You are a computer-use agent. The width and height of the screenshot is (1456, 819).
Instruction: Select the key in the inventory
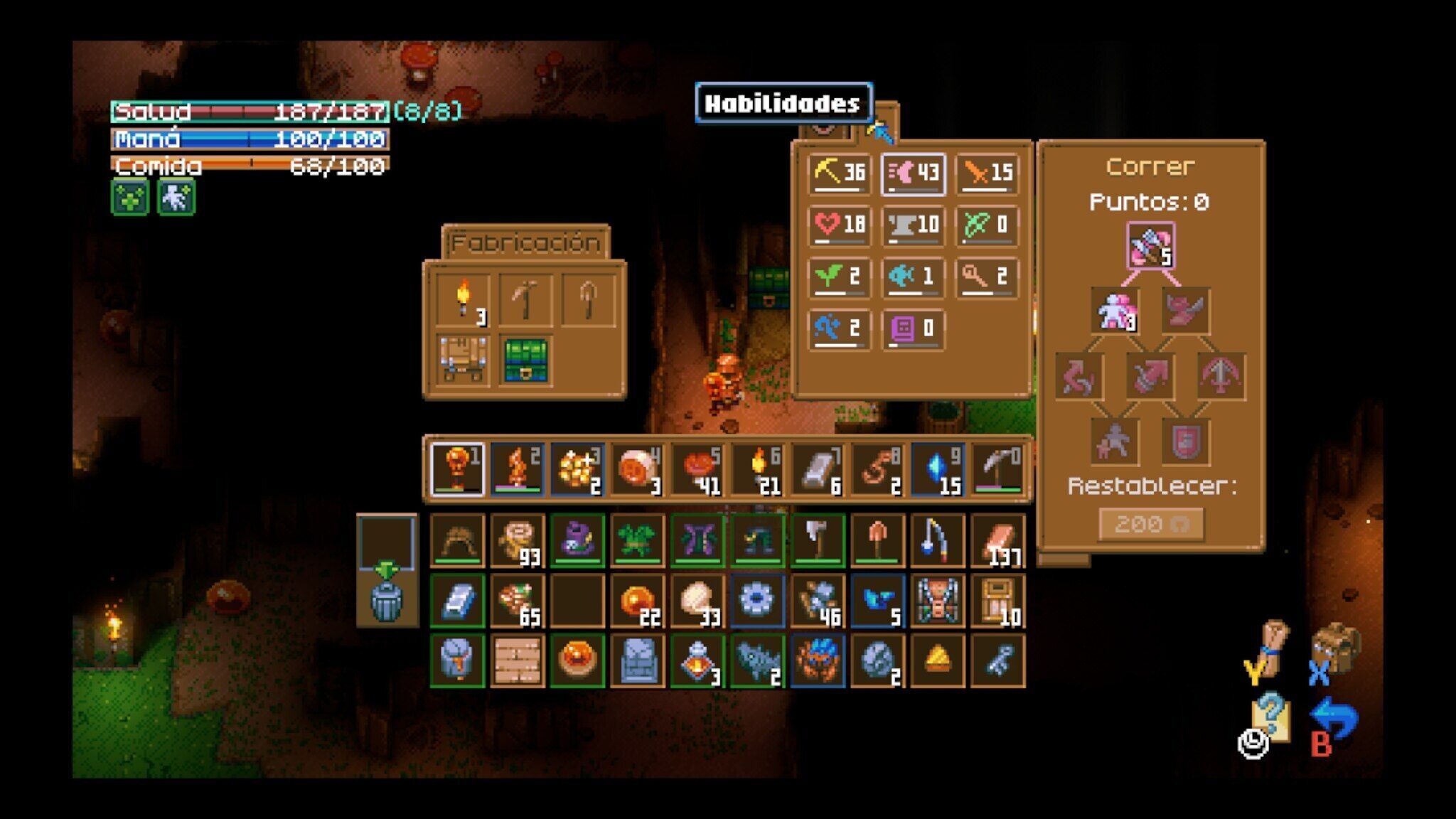(x=997, y=661)
